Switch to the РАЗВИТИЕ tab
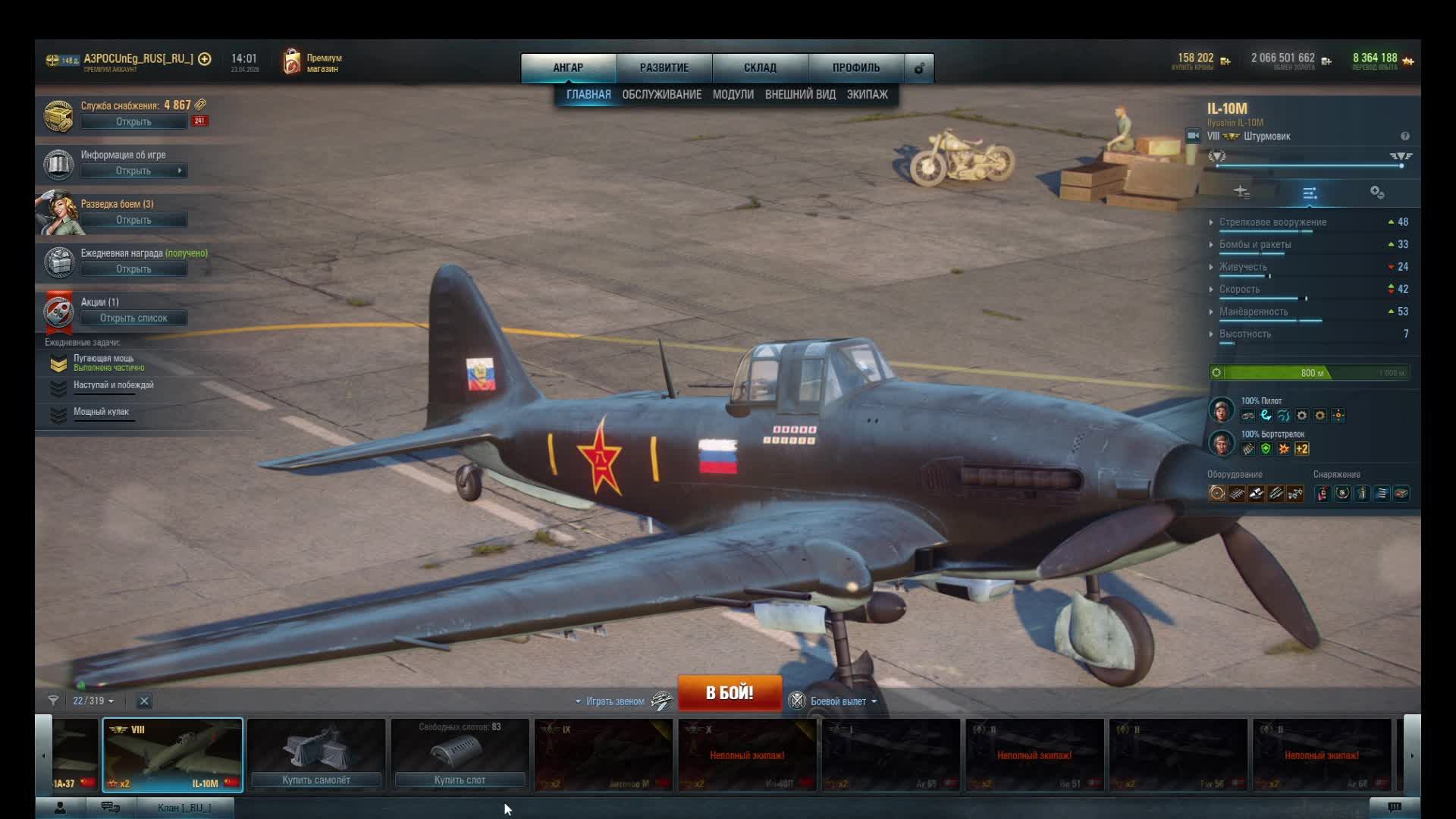The image size is (1456, 819). click(664, 67)
